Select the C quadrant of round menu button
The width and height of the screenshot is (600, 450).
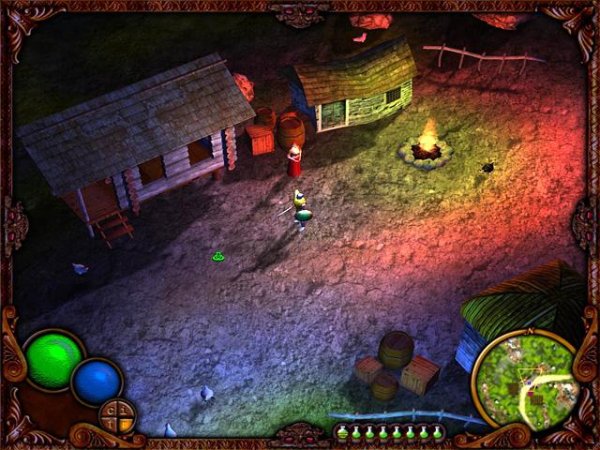[110, 411]
